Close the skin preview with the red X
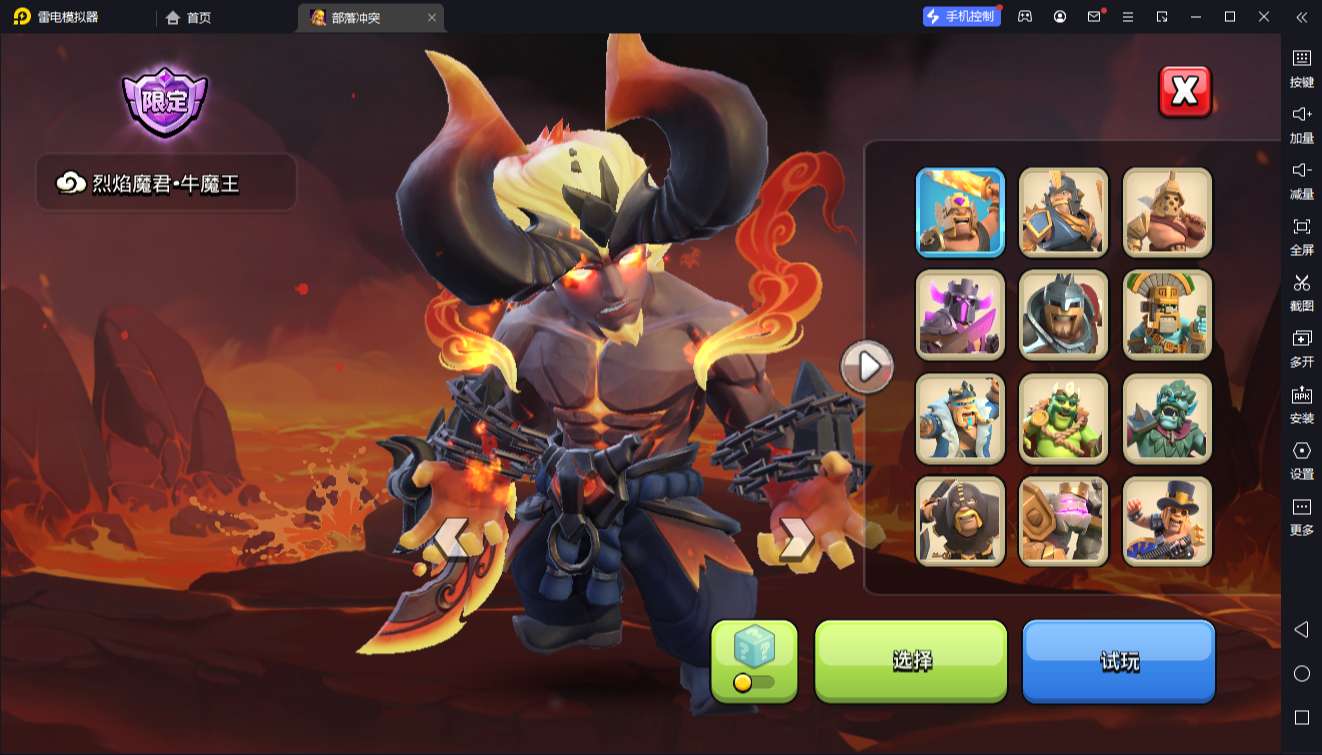 (x=1185, y=92)
